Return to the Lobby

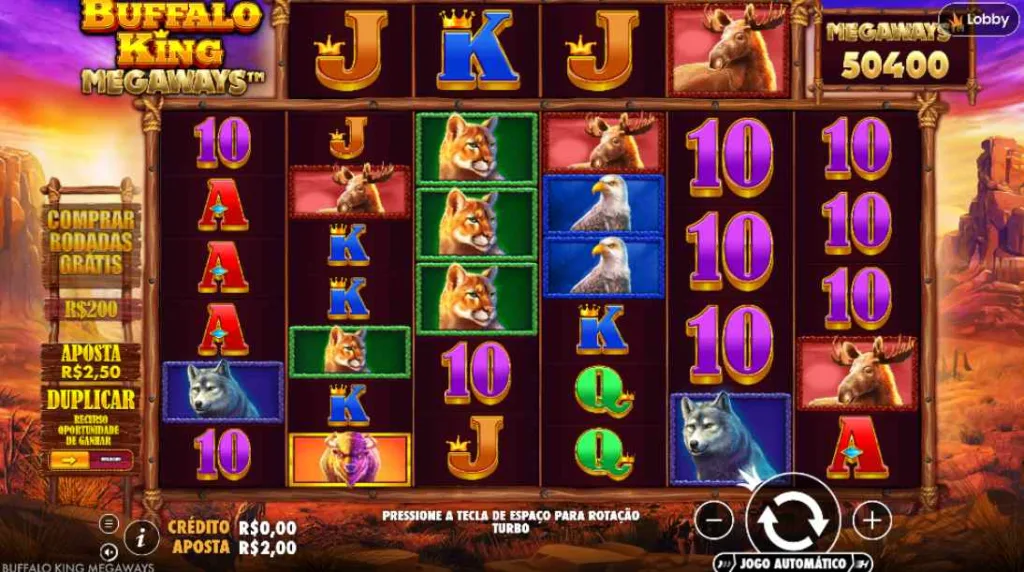[x=979, y=19]
